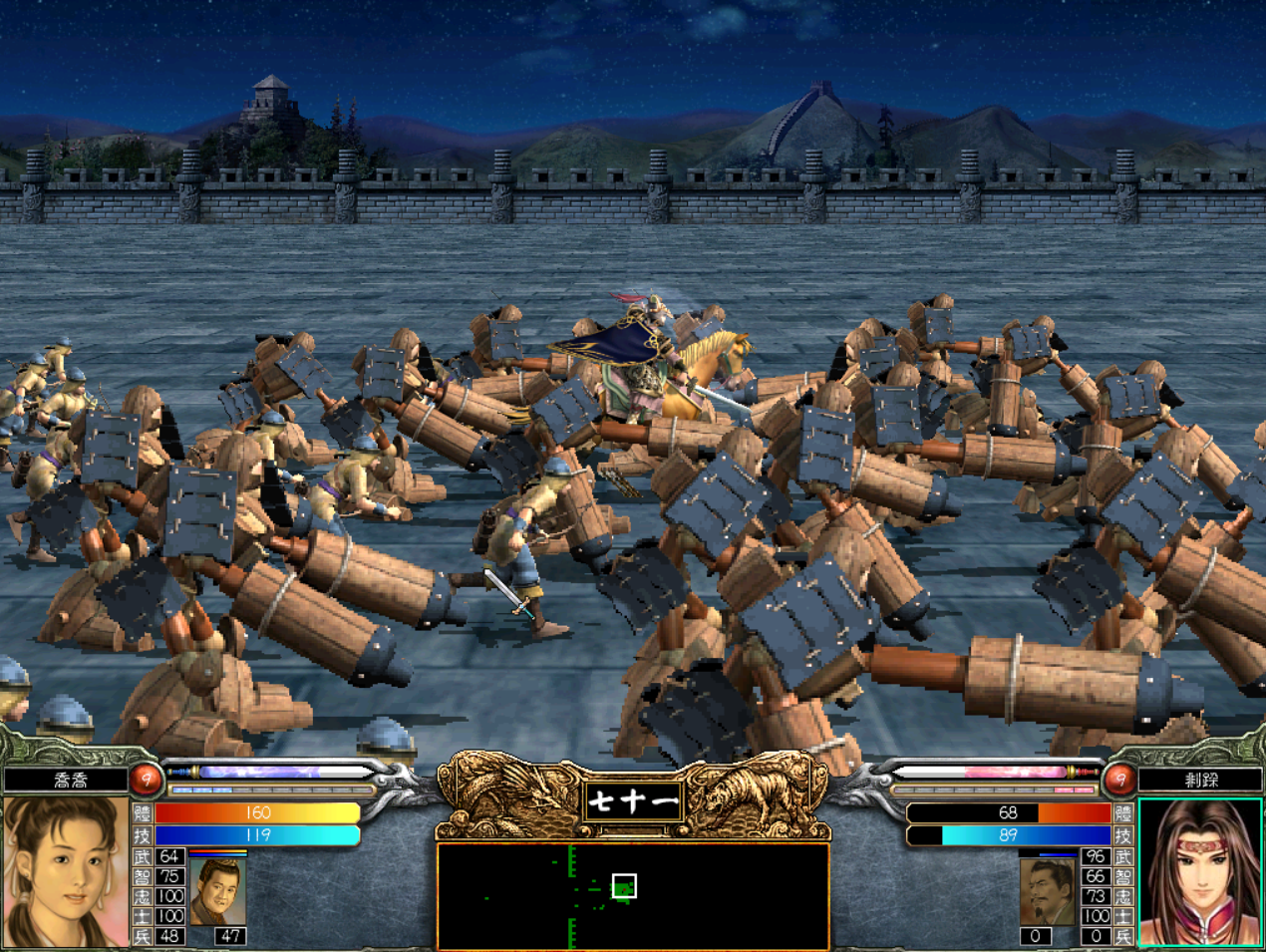Screen dimensions: 1266x952
Task: Click the battlefield minimap
Action: 632,895
